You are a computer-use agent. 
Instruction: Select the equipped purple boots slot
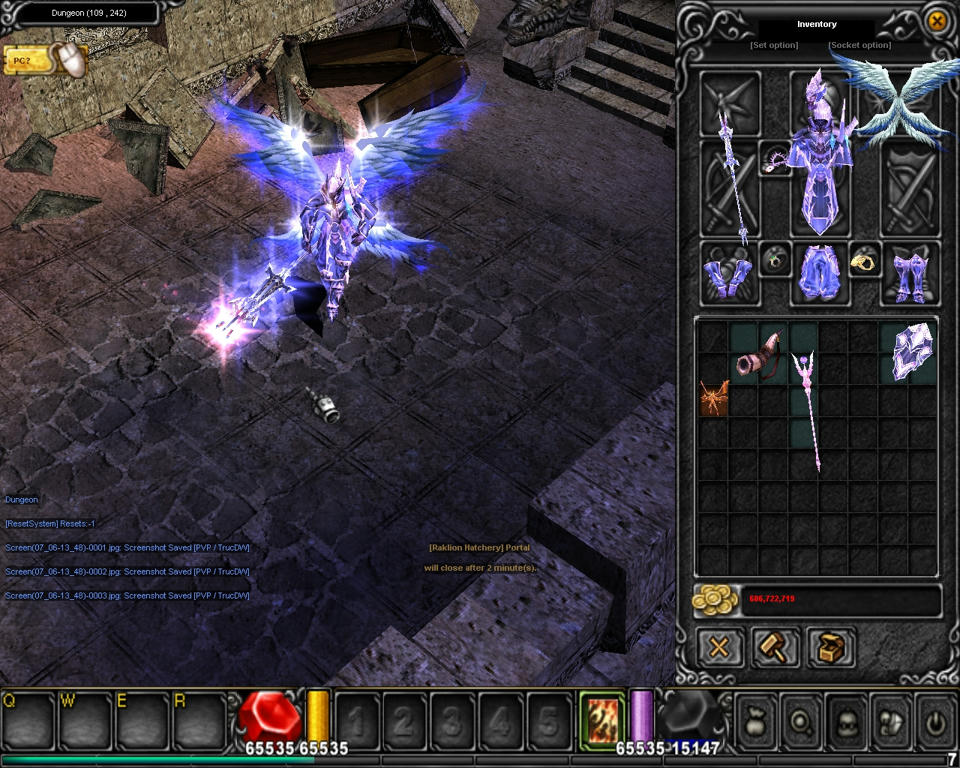(909, 274)
